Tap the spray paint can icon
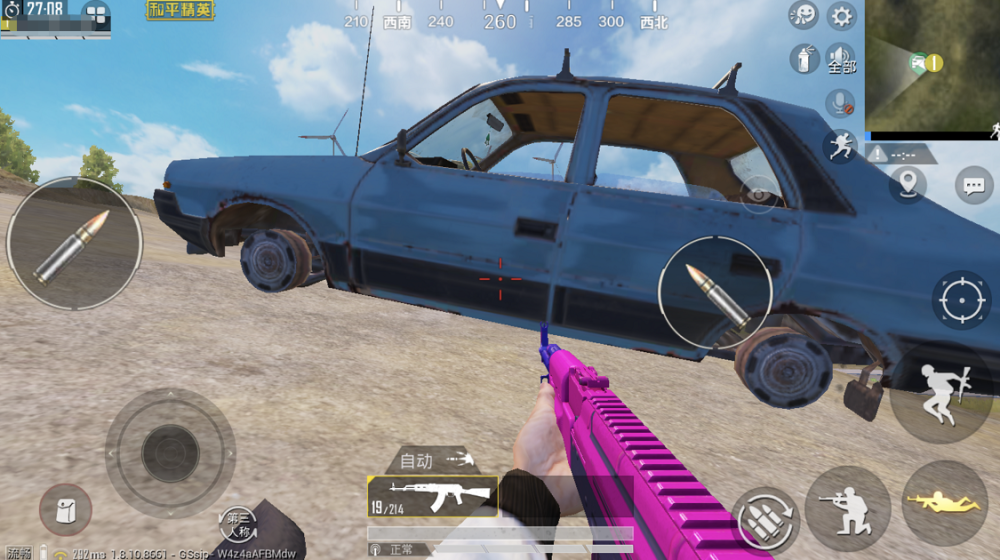The width and height of the screenshot is (1000, 560). 803,59
